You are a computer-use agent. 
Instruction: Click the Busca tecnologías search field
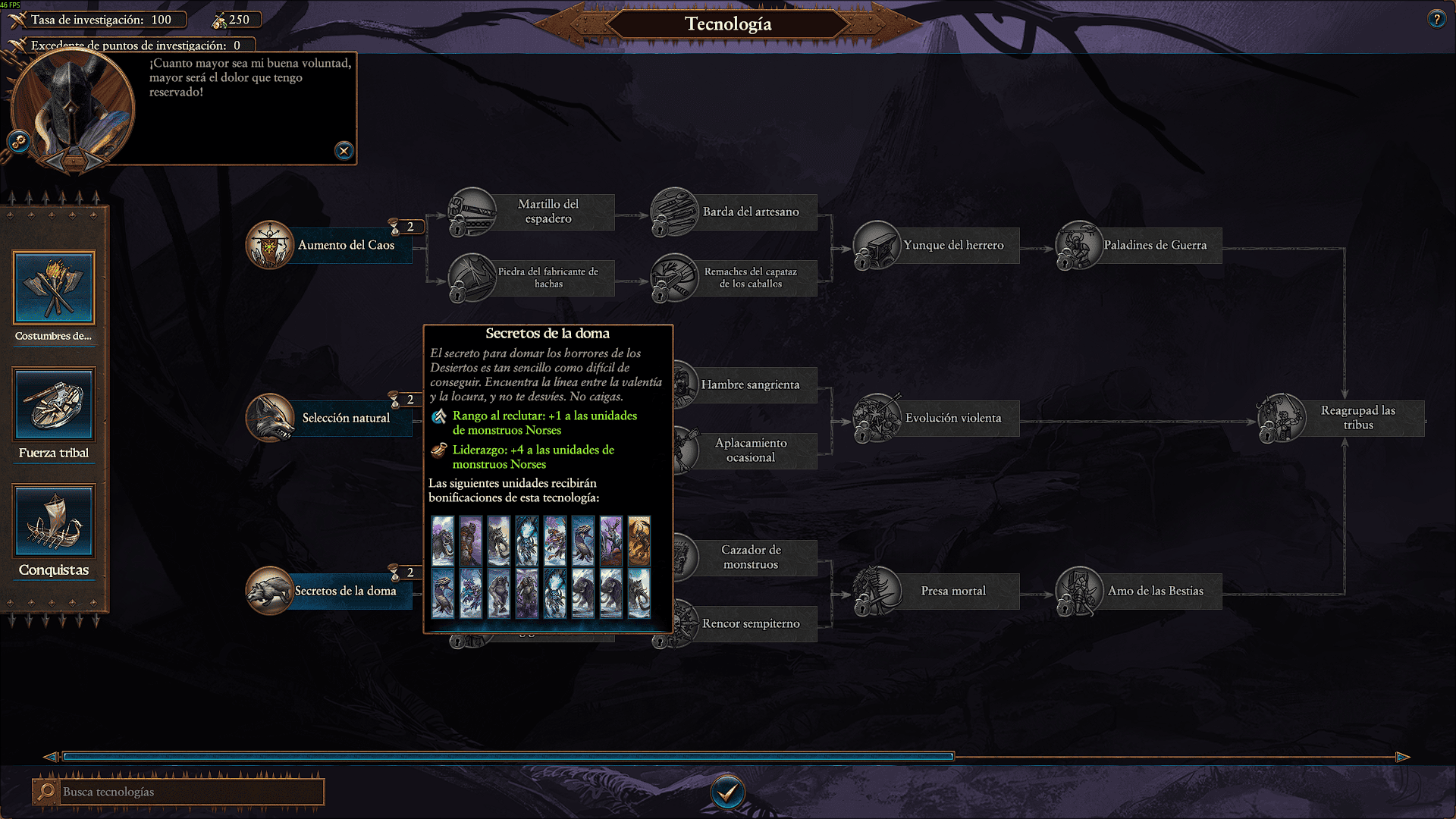[190, 792]
